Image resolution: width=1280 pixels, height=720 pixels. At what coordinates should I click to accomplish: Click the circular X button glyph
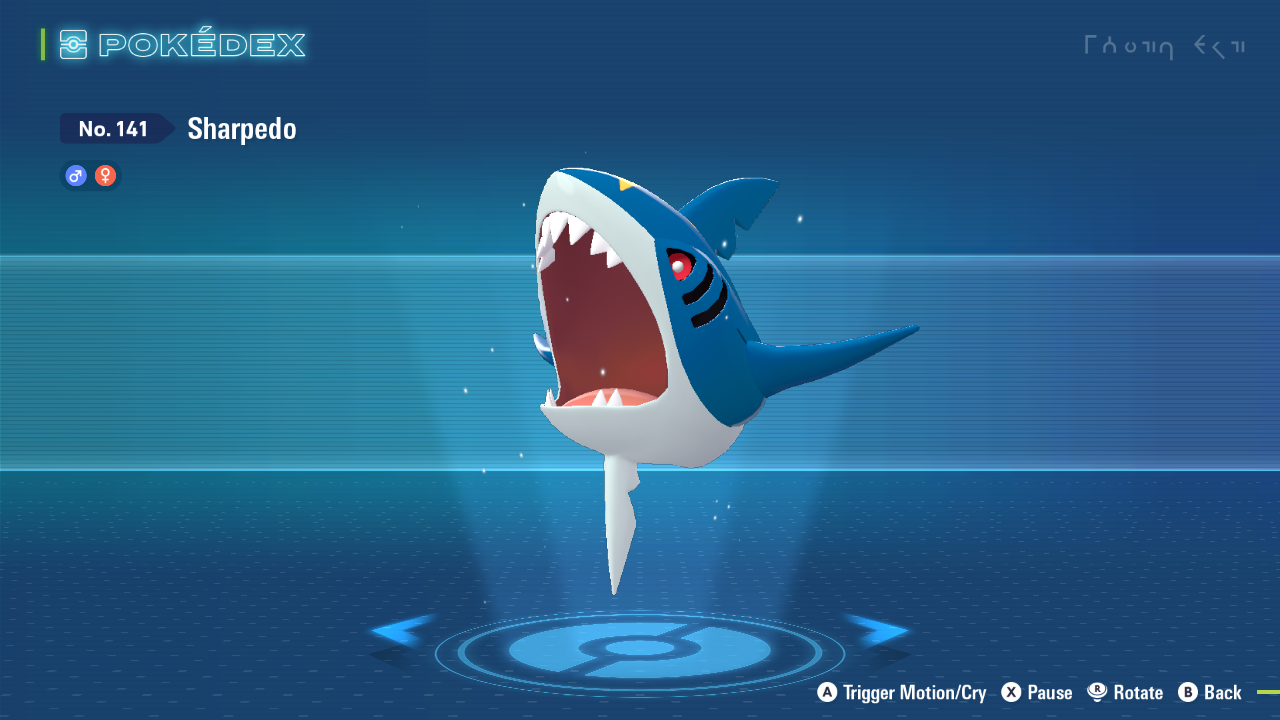(1010, 692)
